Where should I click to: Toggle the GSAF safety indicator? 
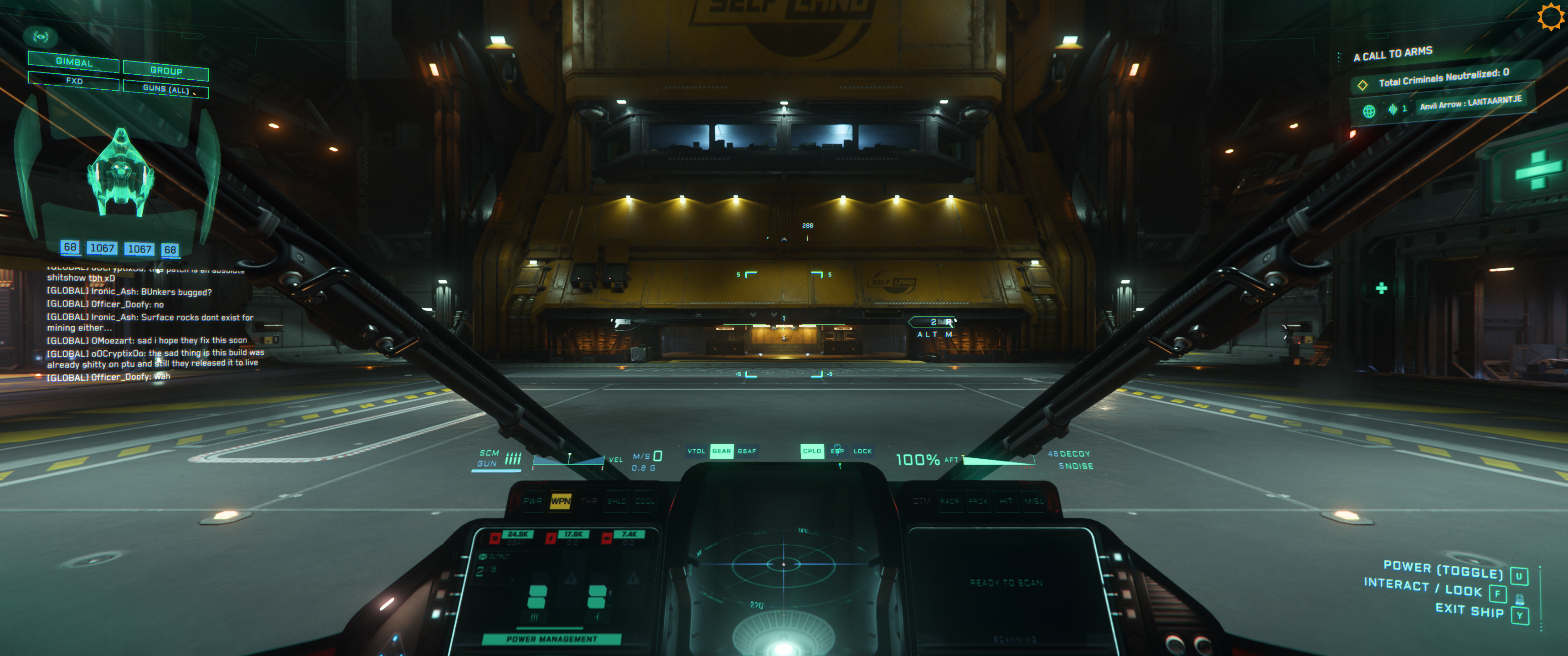click(x=747, y=451)
